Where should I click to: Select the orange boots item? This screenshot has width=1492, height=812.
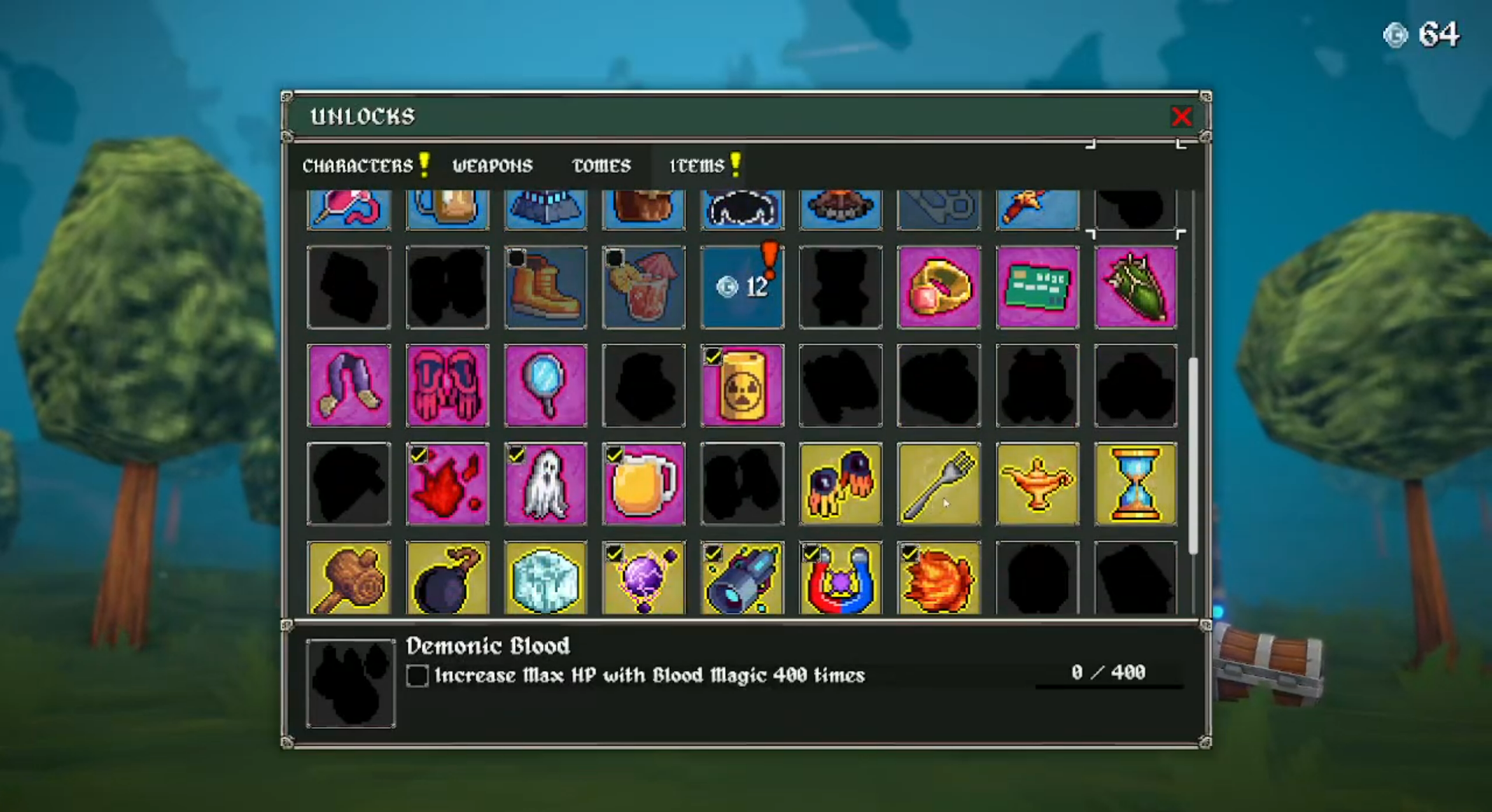[x=545, y=287]
